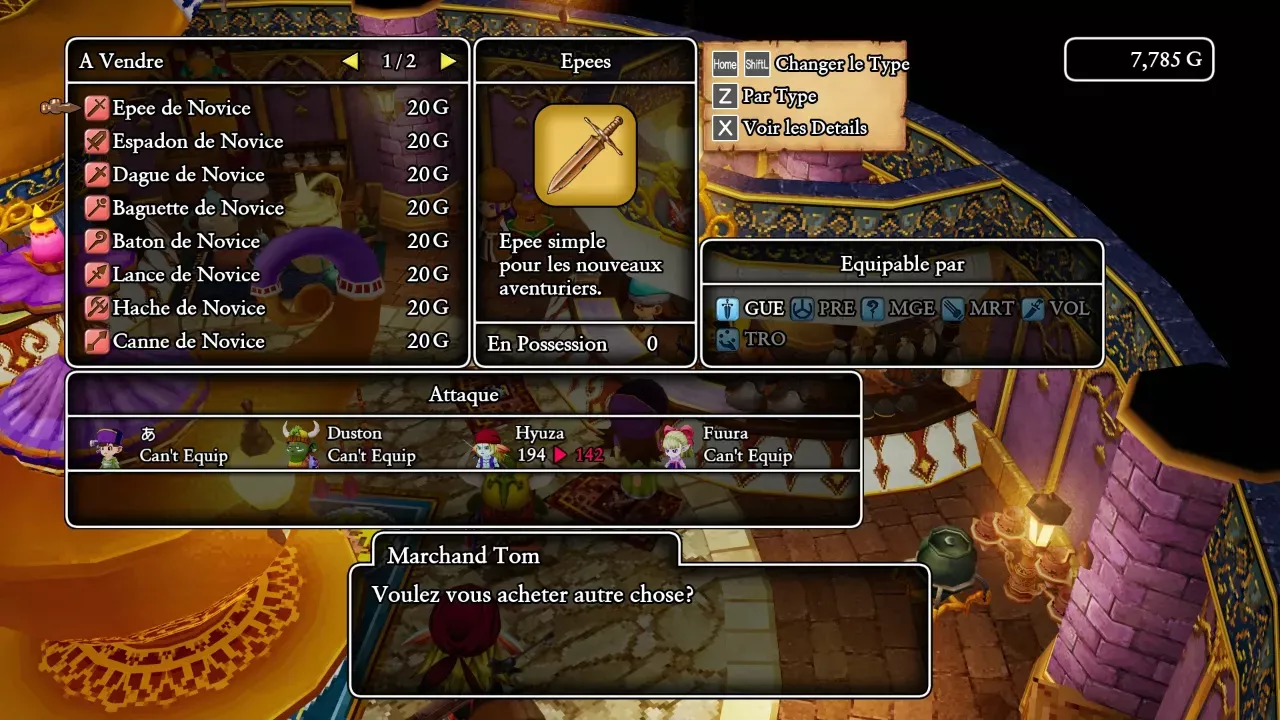Click Changer le Type option
This screenshot has height=720, width=1280.
826,63
